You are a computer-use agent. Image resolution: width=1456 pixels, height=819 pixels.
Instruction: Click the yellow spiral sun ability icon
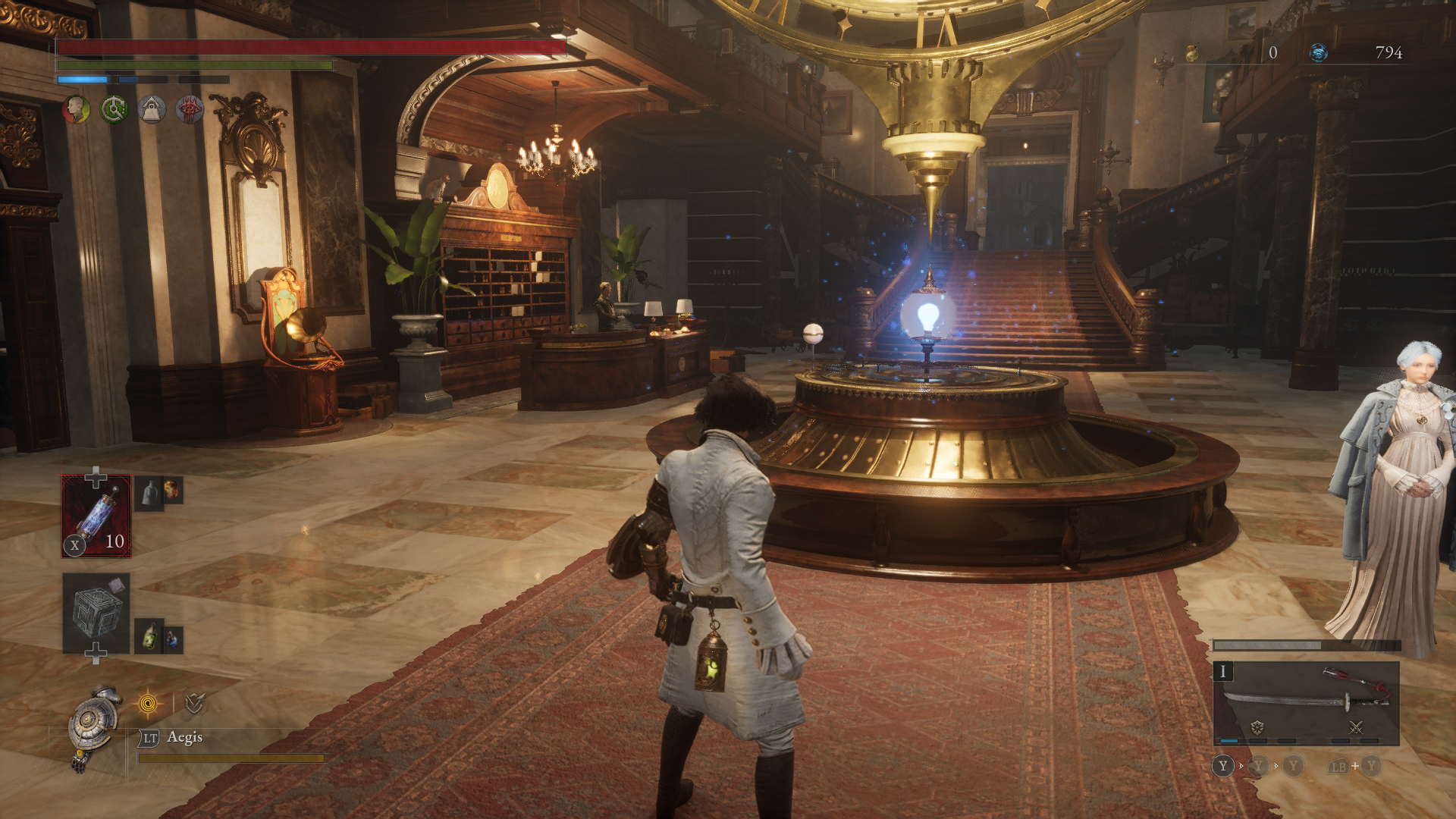pyautogui.click(x=149, y=704)
